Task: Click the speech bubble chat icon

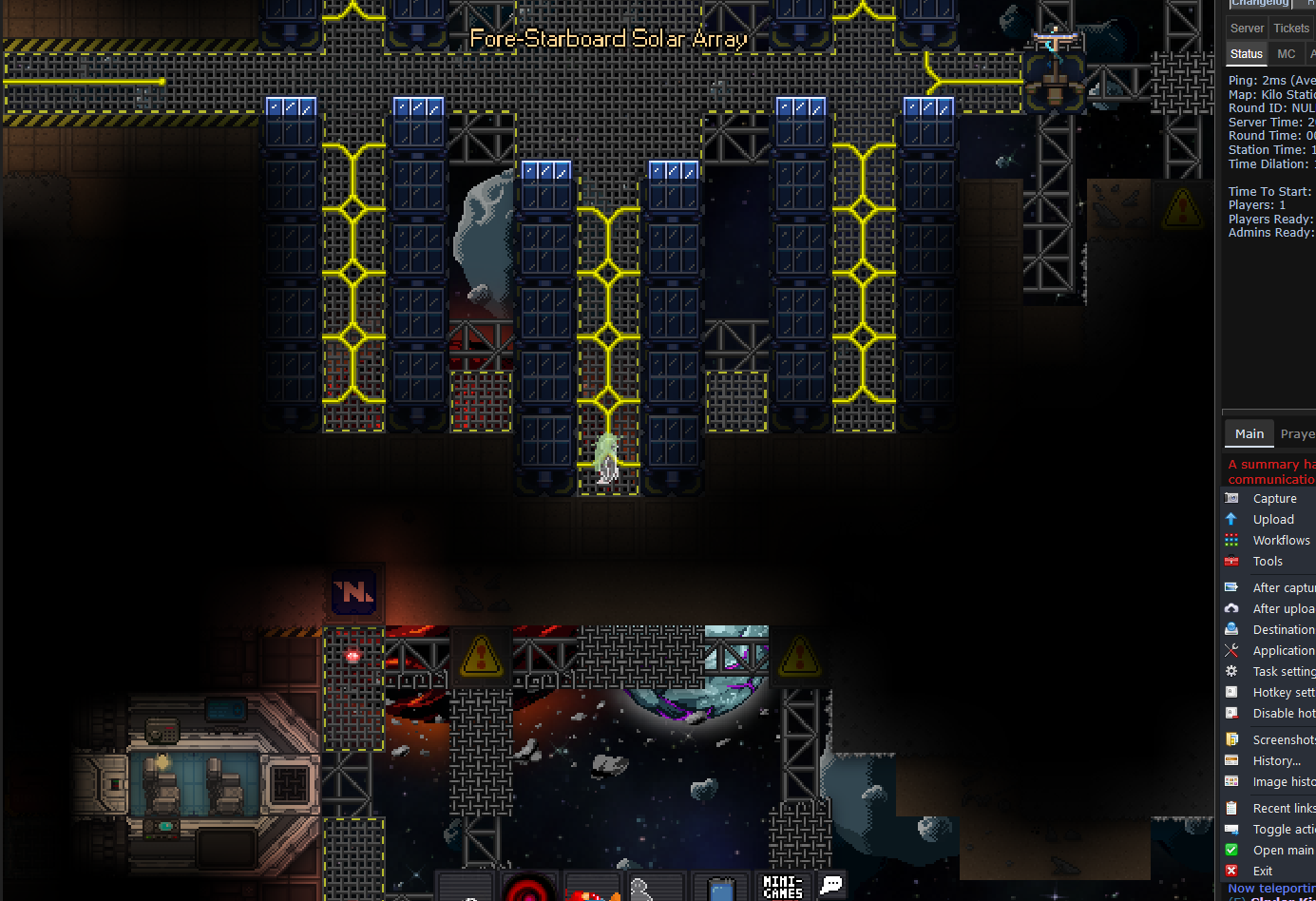Action: (x=831, y=886)
